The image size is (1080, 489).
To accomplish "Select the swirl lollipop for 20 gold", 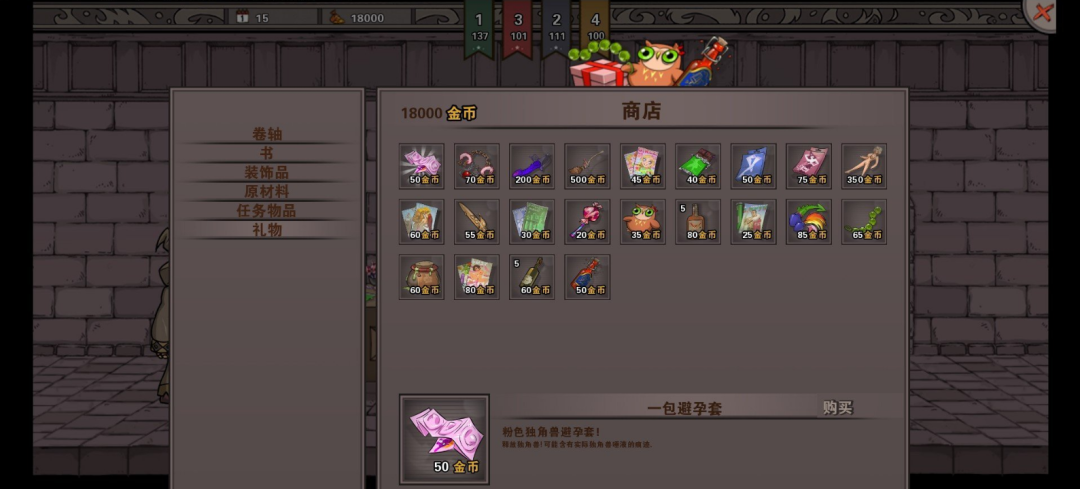I will click(587, 221).
